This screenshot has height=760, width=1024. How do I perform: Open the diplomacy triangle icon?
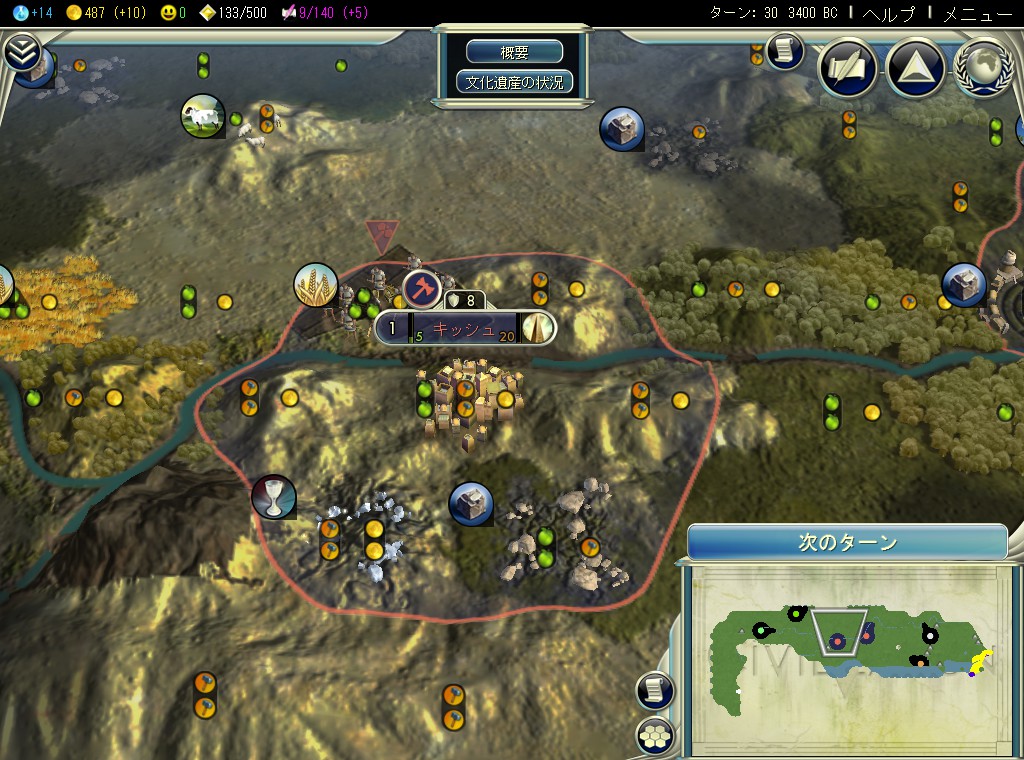915,69
